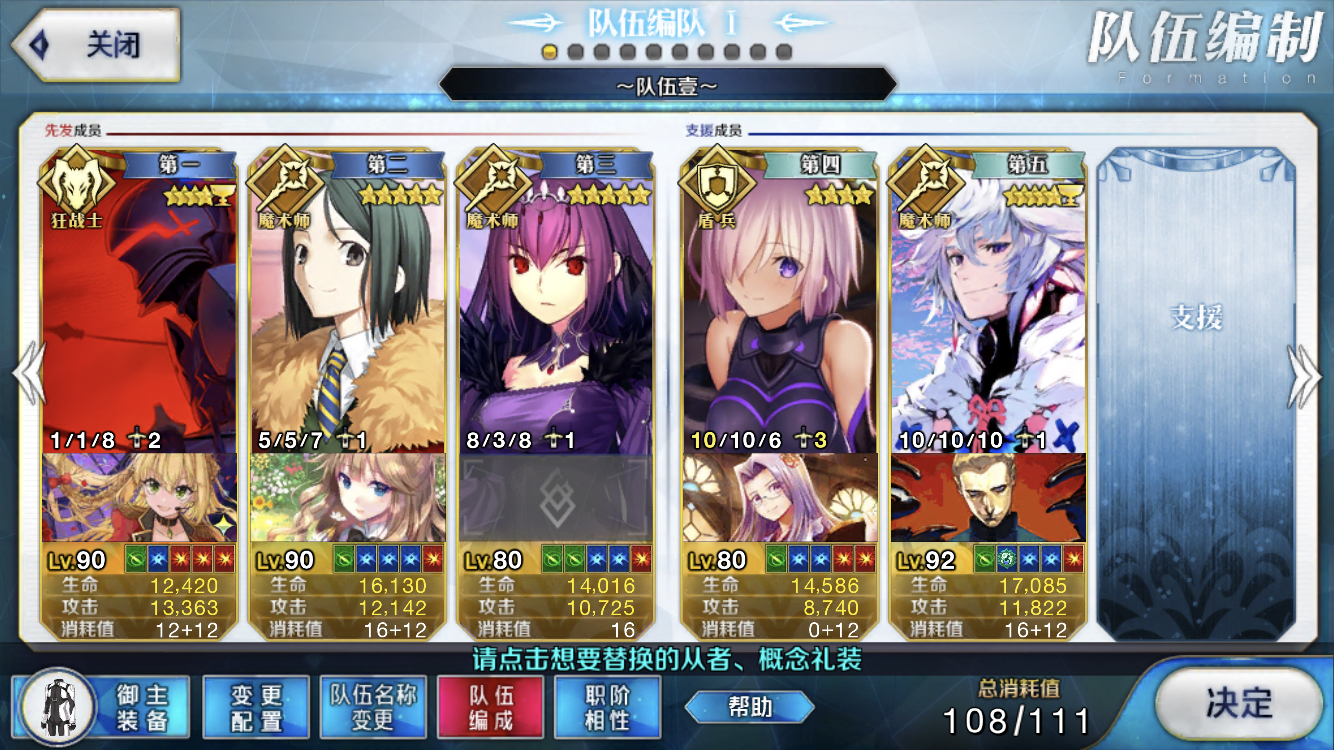The height and width of the screenshot is (750, 1334).
Task: Click the 队伍壹 team name banner
Action: 667,85
